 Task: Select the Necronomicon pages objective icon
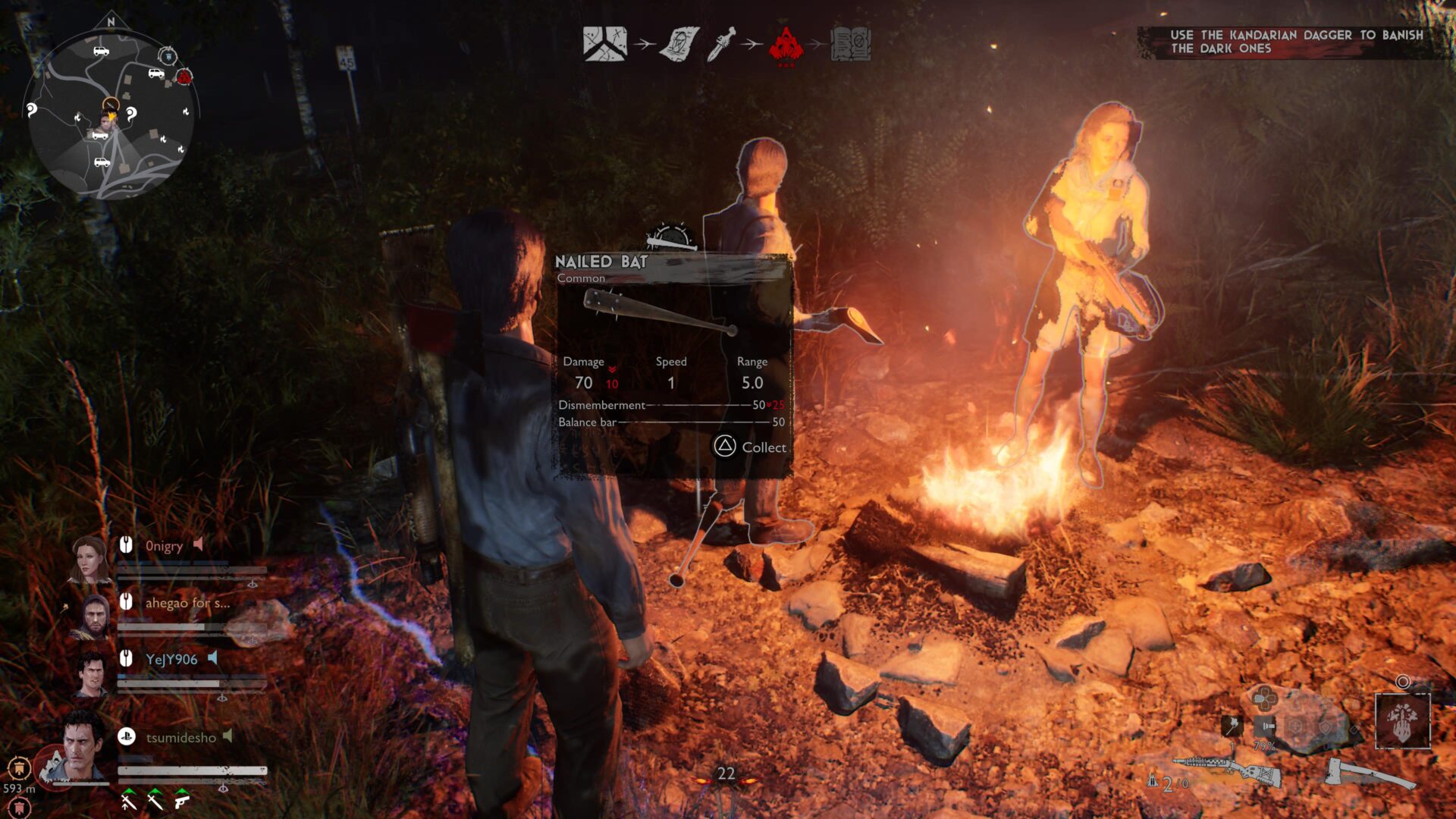(x=679, y=44)
